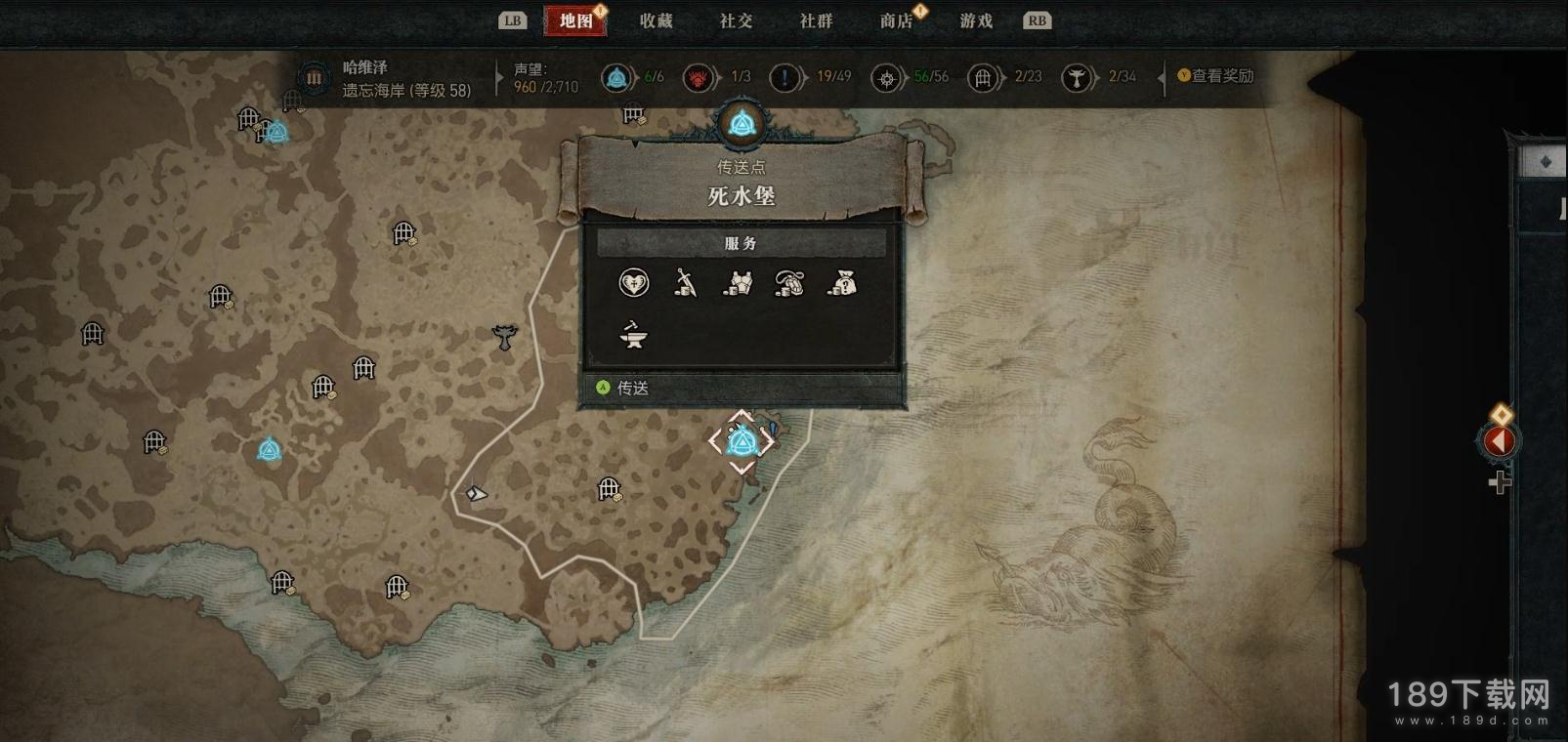Click the healer heart service icon

click(633, 284)
